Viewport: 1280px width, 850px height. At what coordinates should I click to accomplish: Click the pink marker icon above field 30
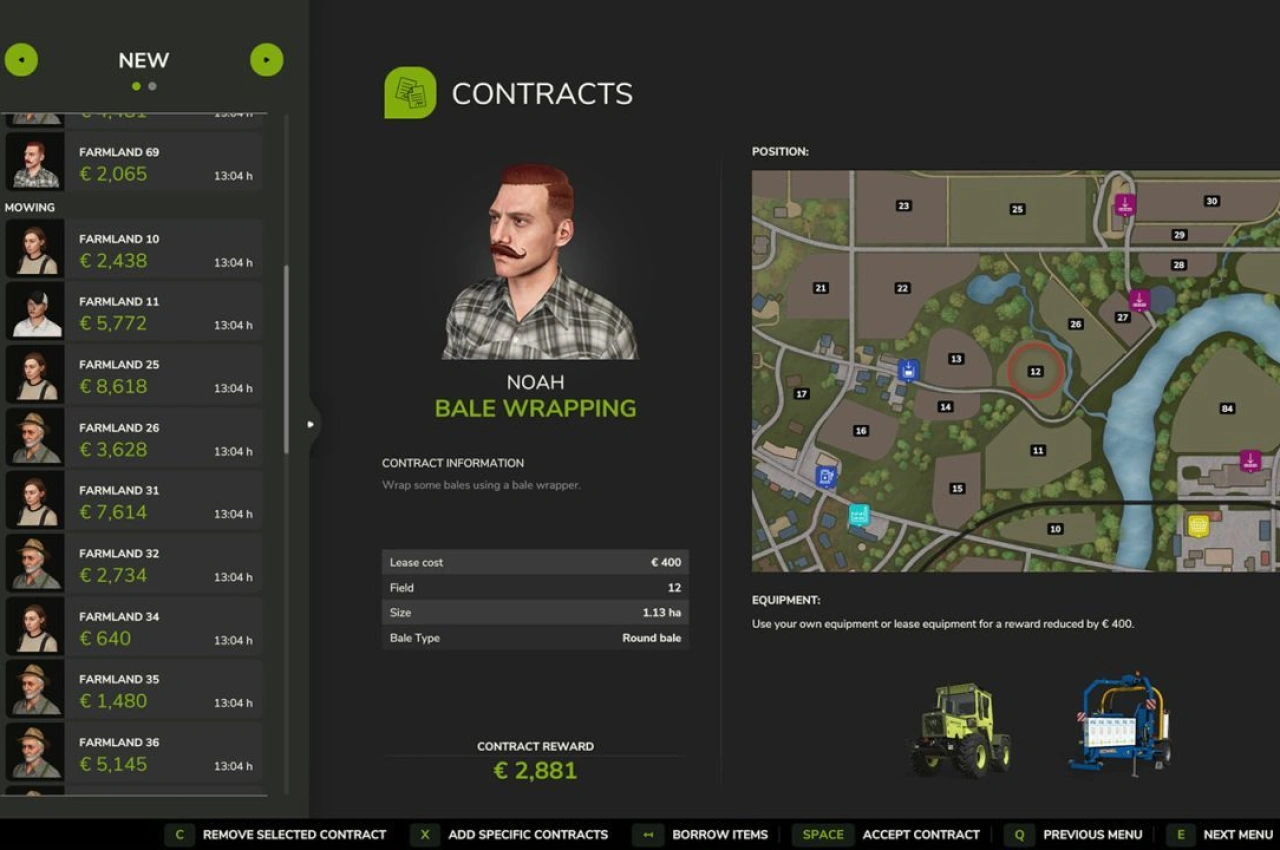[x=1125, y=204]
